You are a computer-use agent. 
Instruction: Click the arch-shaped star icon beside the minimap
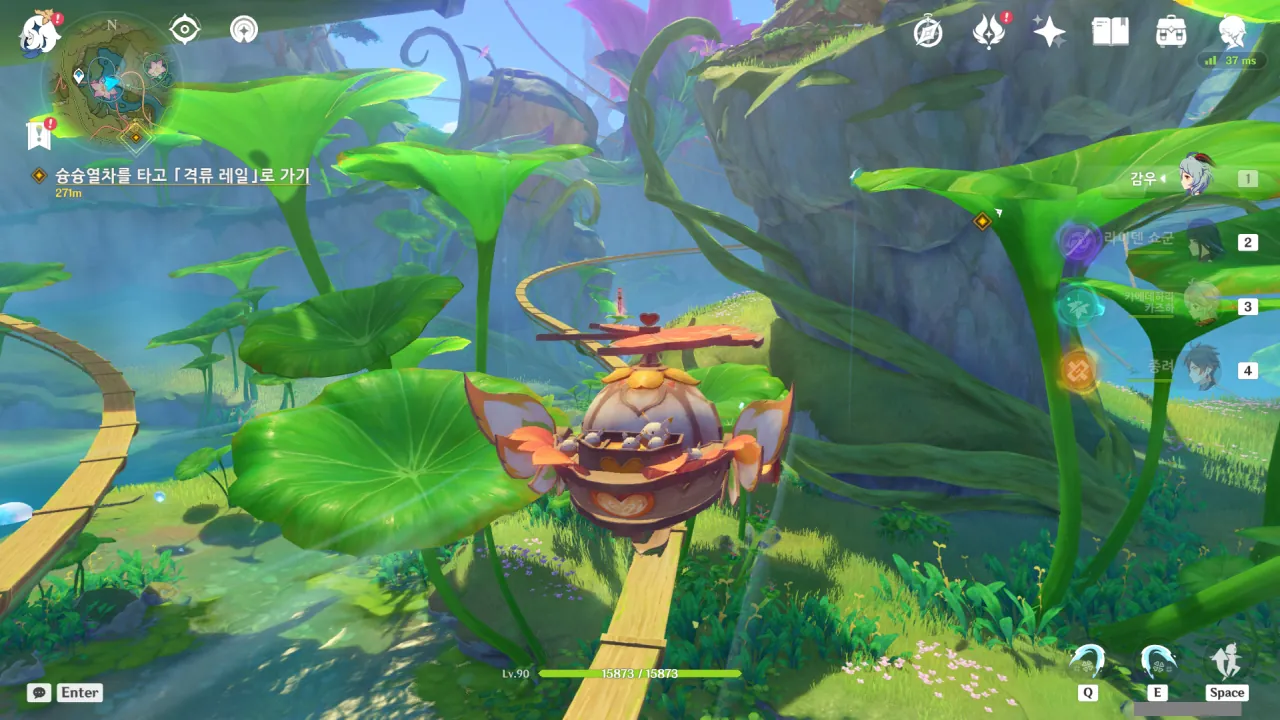point(243,30)
